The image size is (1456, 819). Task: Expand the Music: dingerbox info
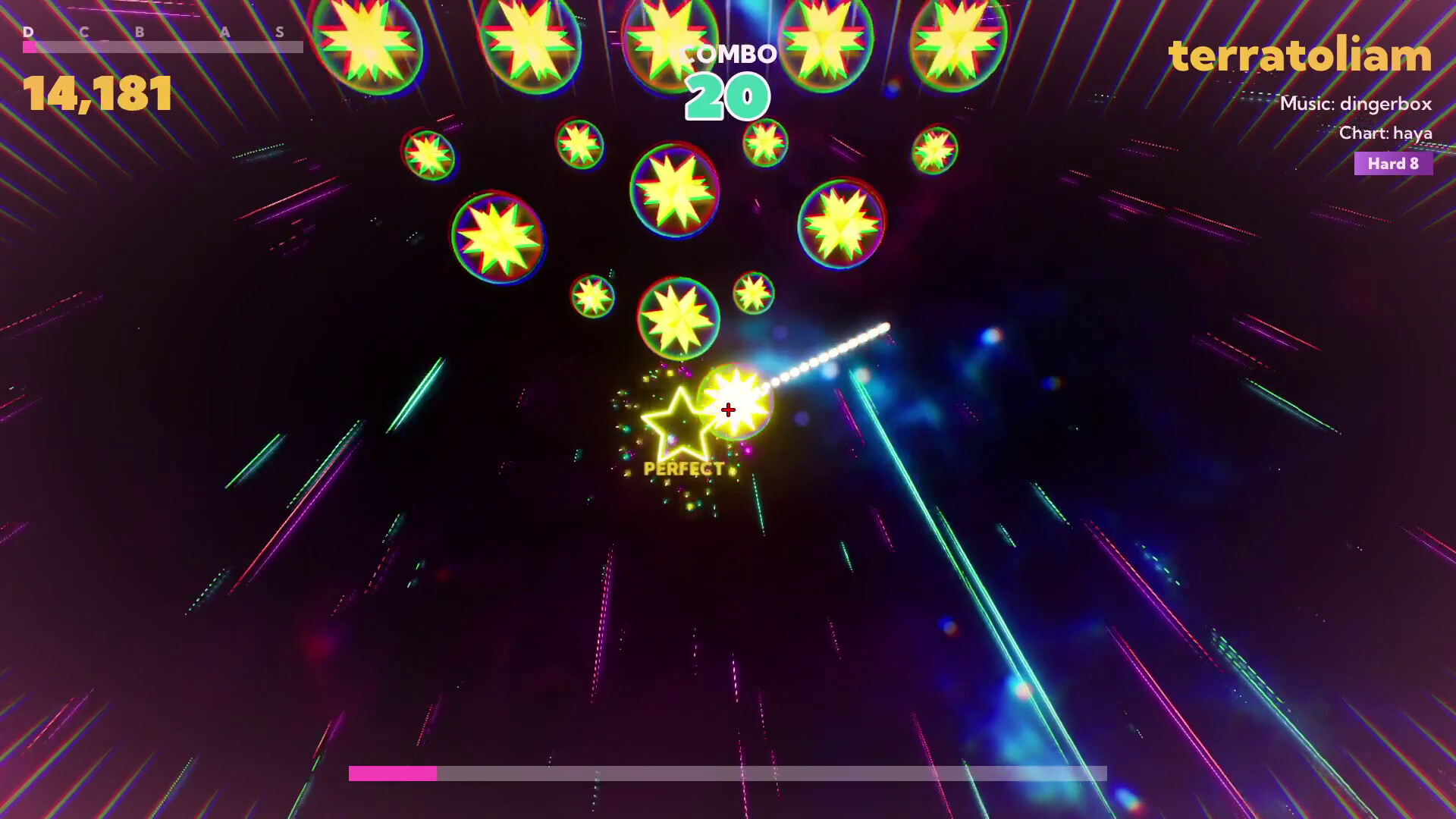point(1357,104)
